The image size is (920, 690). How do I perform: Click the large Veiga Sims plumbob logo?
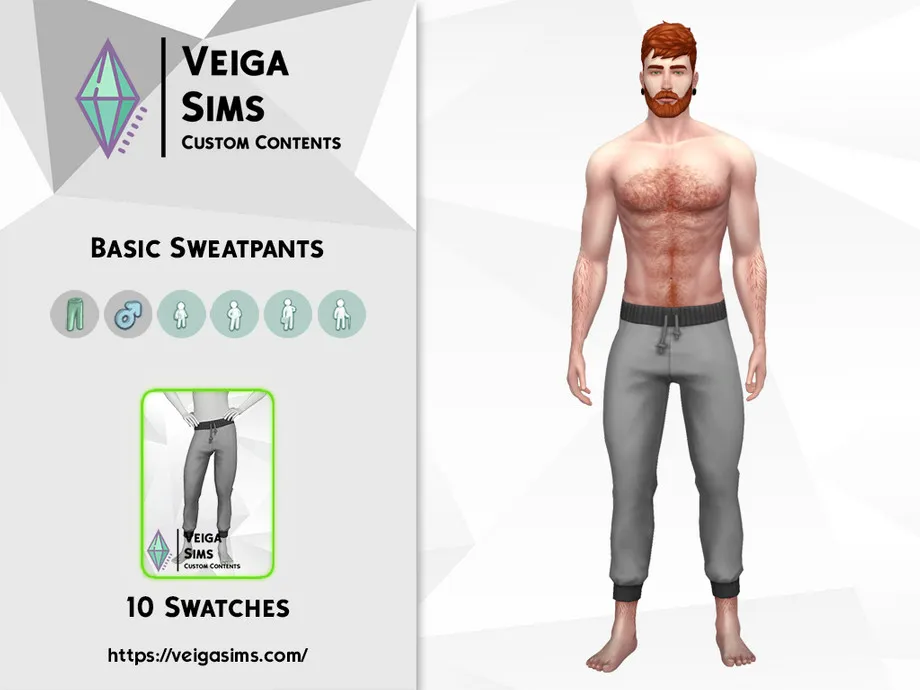click(x=112, y=98)
